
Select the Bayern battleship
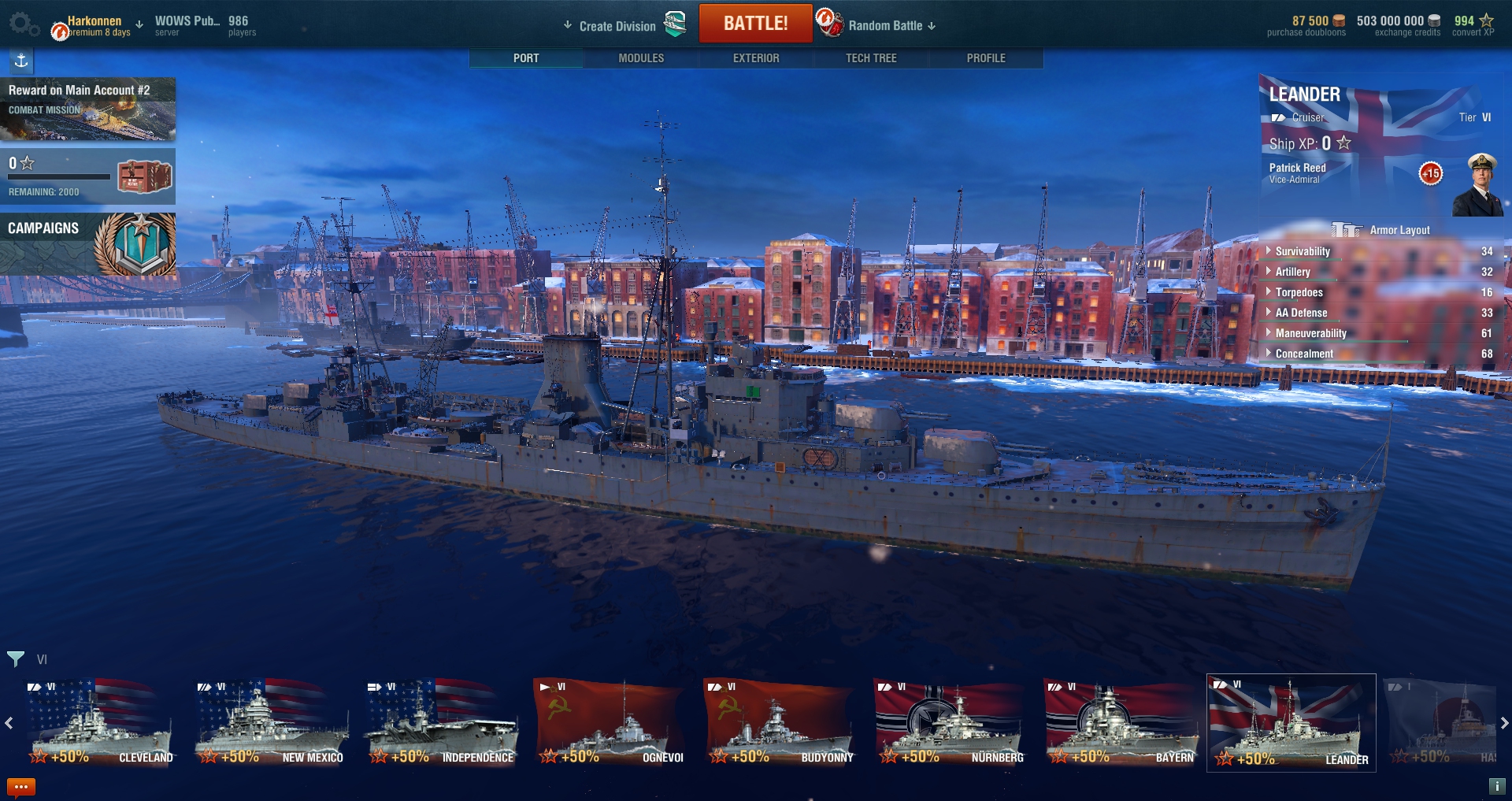1121,725
